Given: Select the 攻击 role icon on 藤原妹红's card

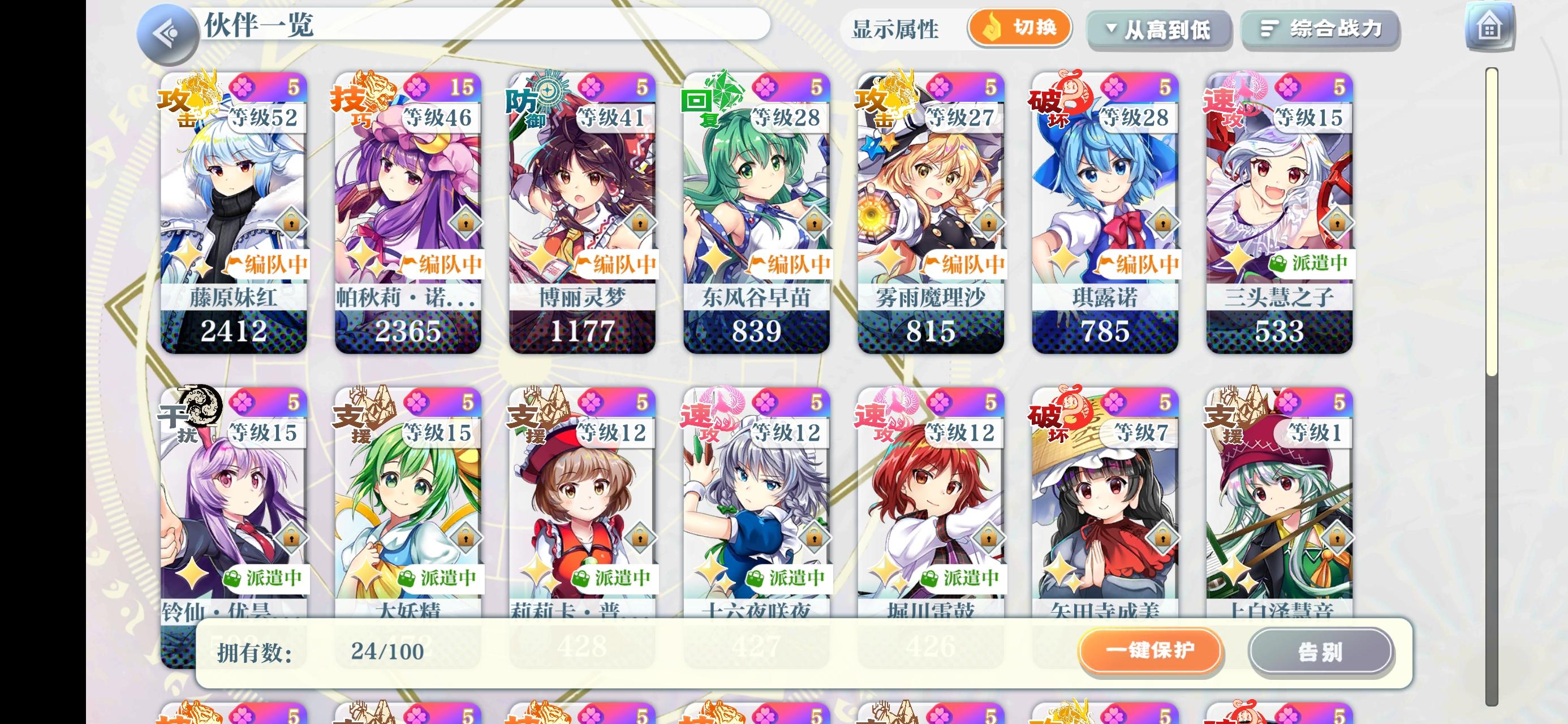Looking at the screenshot, I should [x=181, y=105].
